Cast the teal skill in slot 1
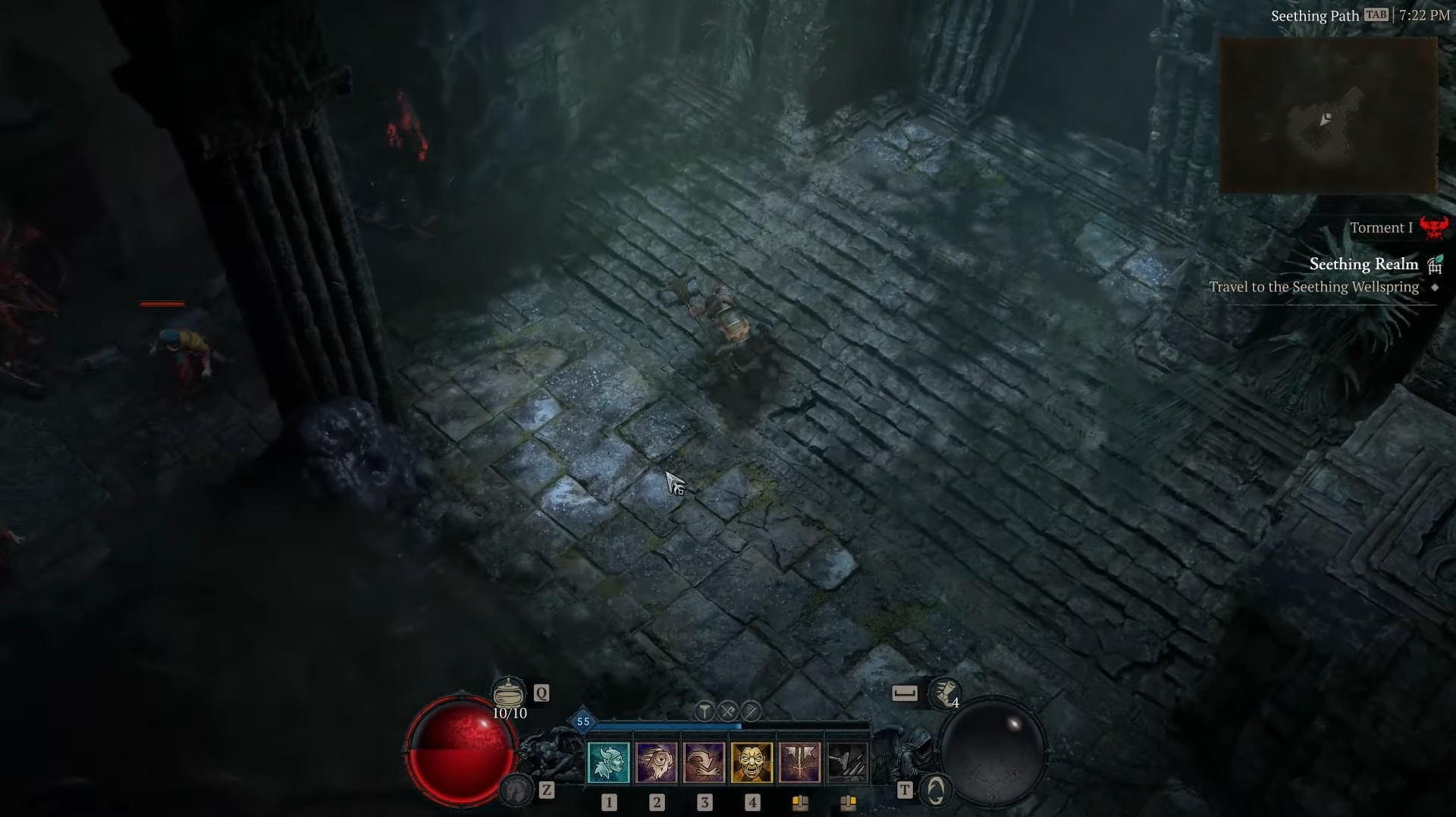The width and height of the screenshot is (1456, 817). pyautogui.click(x=609, y=761)
